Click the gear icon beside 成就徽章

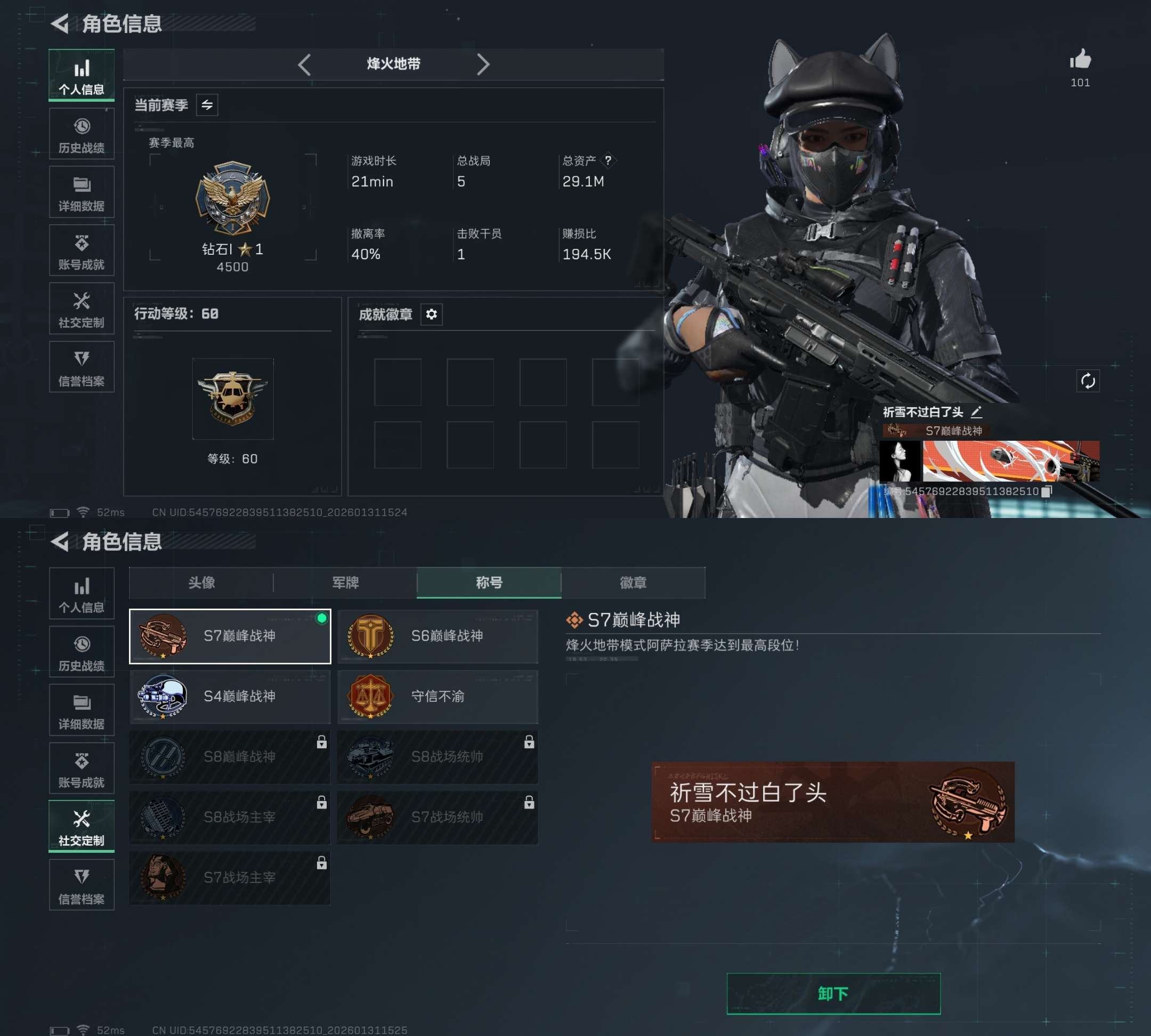pos(432,315)
